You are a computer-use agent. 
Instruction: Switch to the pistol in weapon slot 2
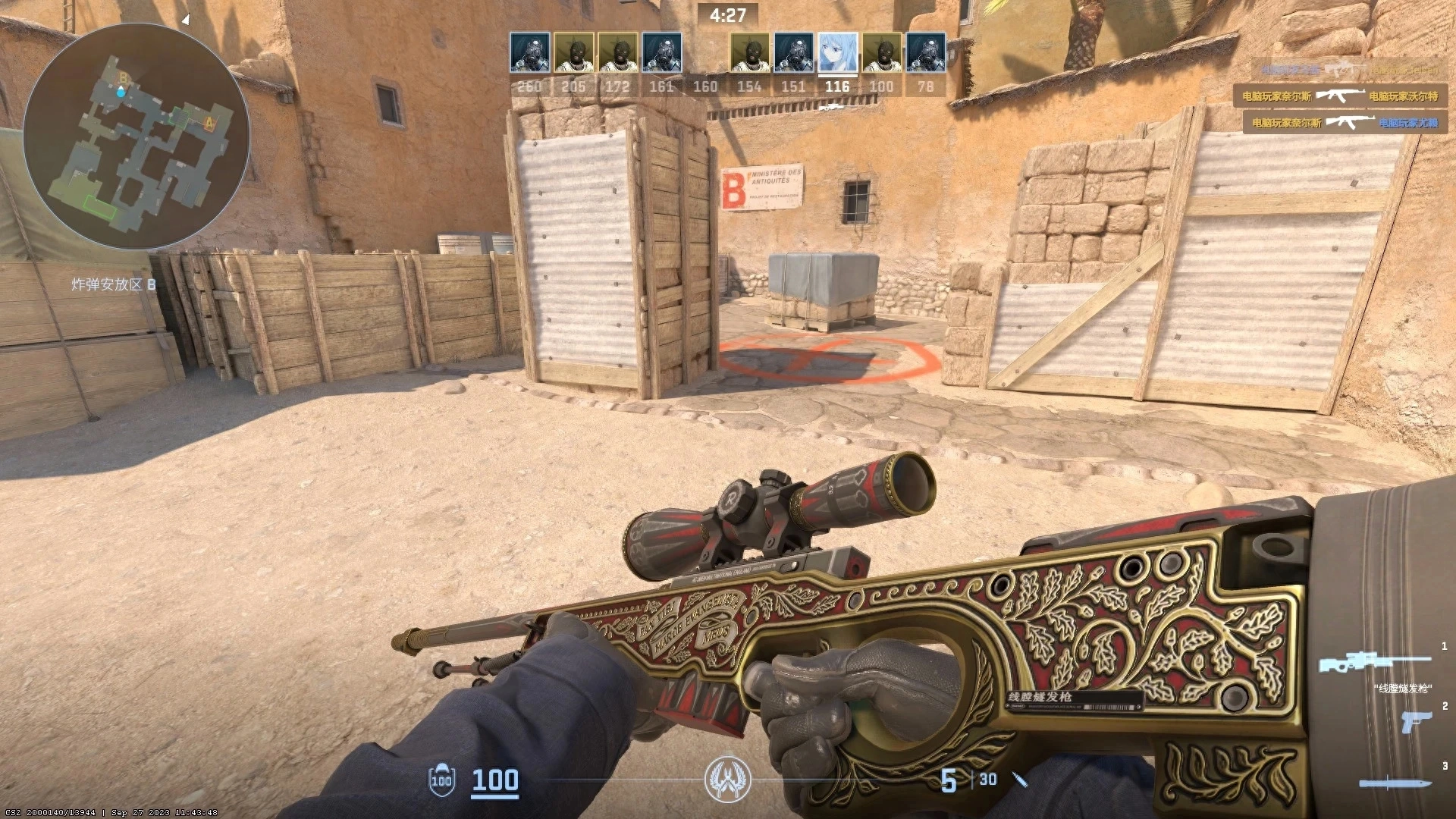tap(1417, 723)
